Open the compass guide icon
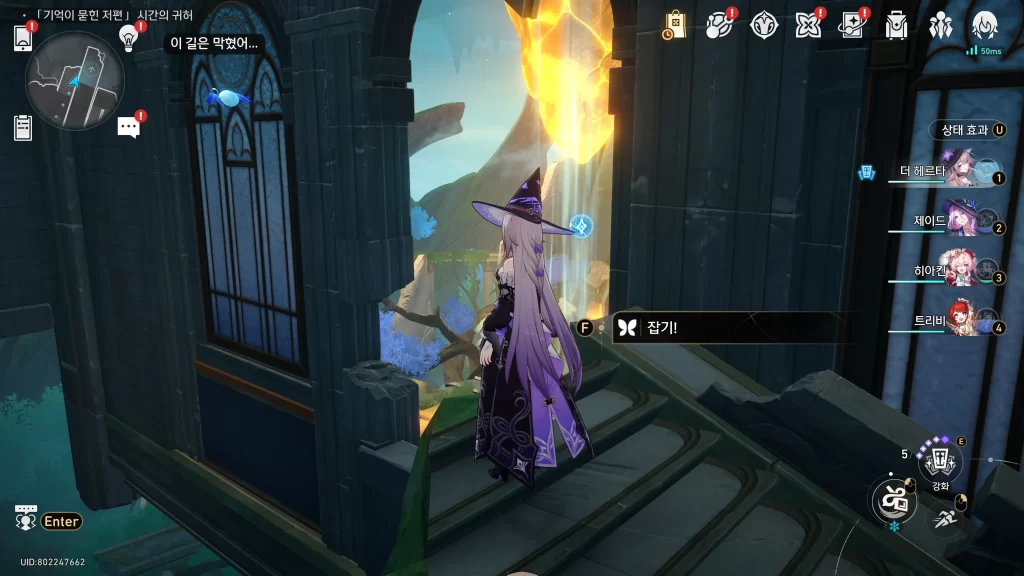Image resolution: width=1024 pixels, height=576 pixels. pyautogui.click(x=764, y=25)
